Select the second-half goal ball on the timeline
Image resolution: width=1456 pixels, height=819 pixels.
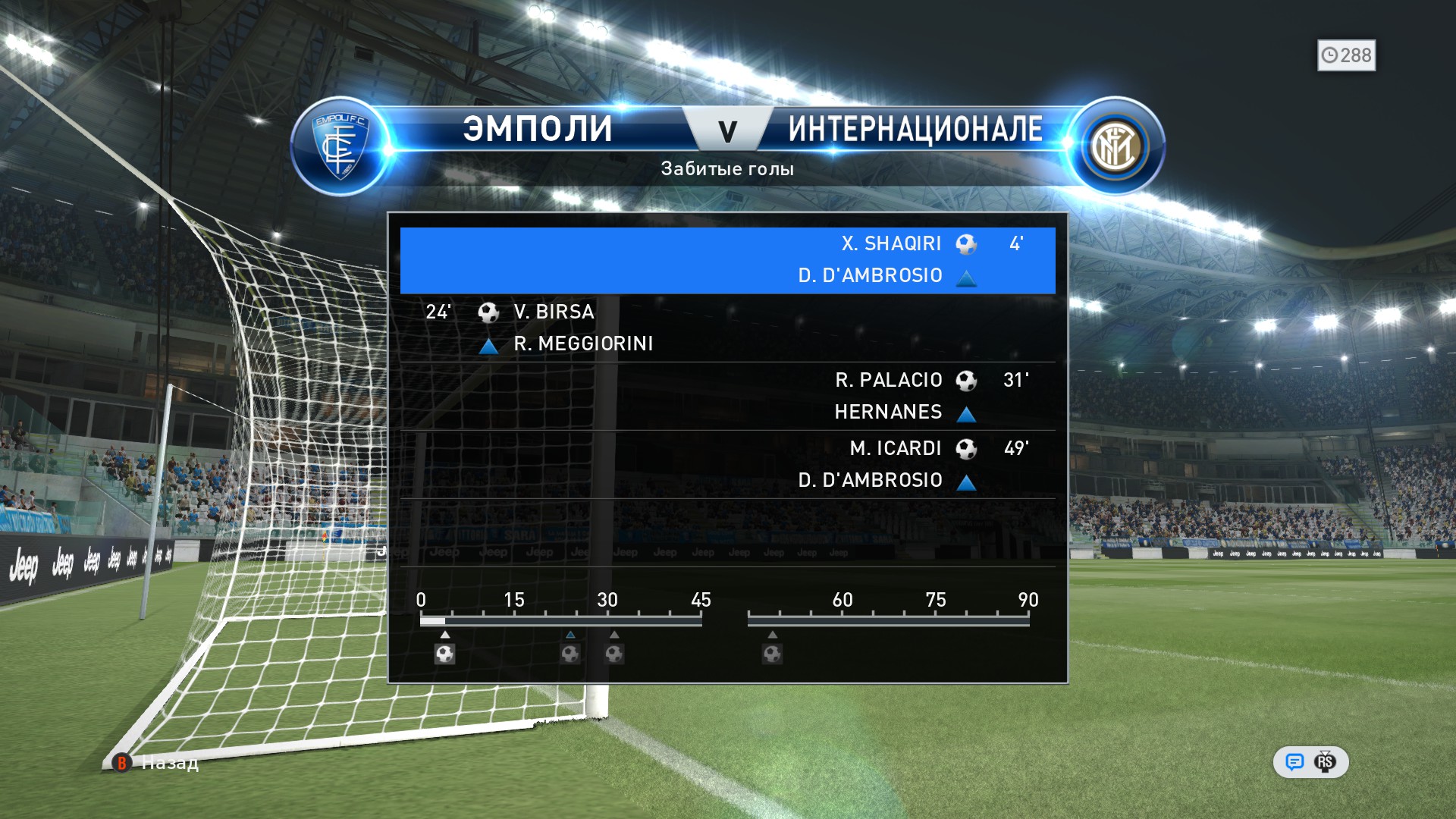tap(772, 653)
